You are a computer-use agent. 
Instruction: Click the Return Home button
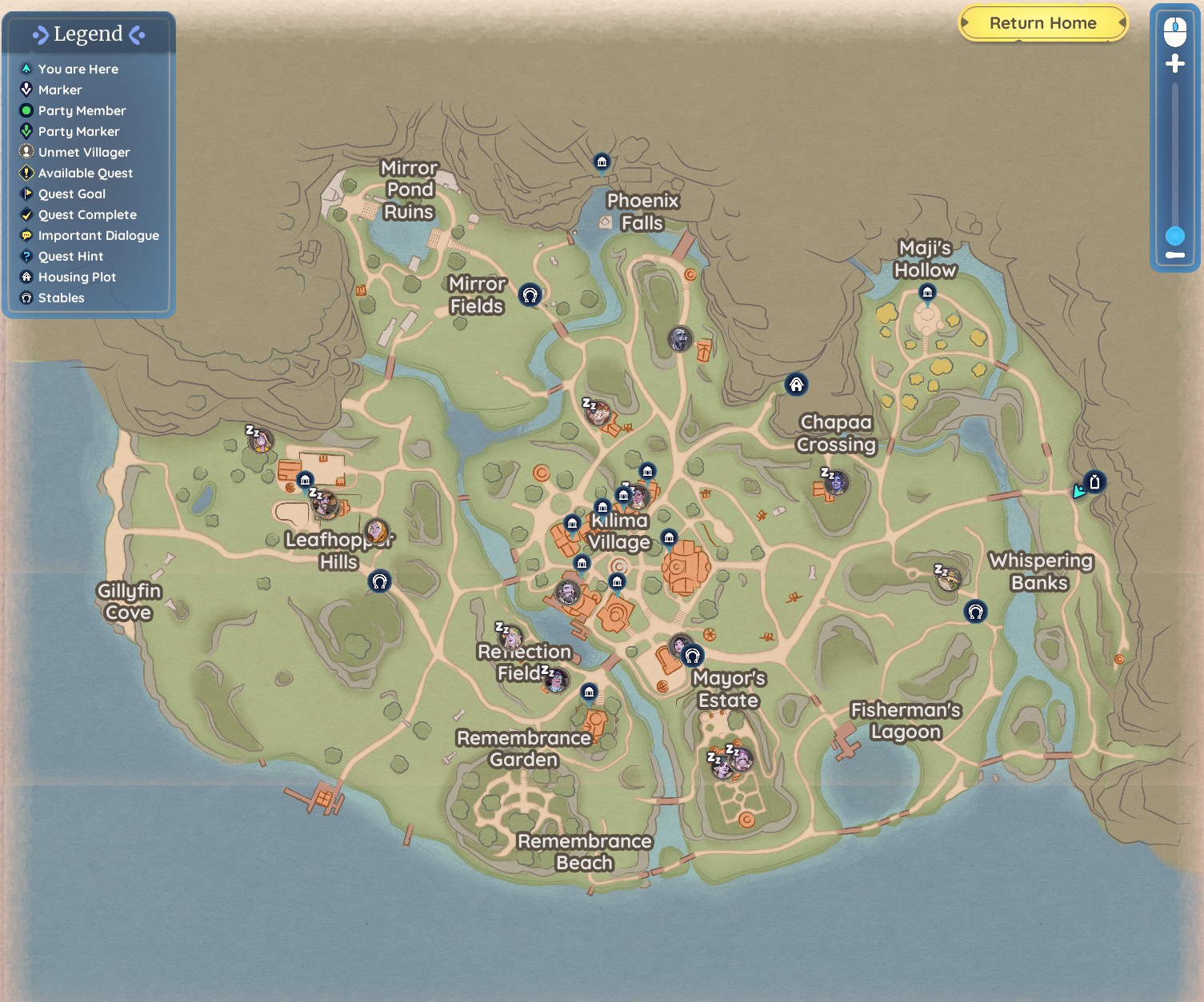click(1042, 23)
